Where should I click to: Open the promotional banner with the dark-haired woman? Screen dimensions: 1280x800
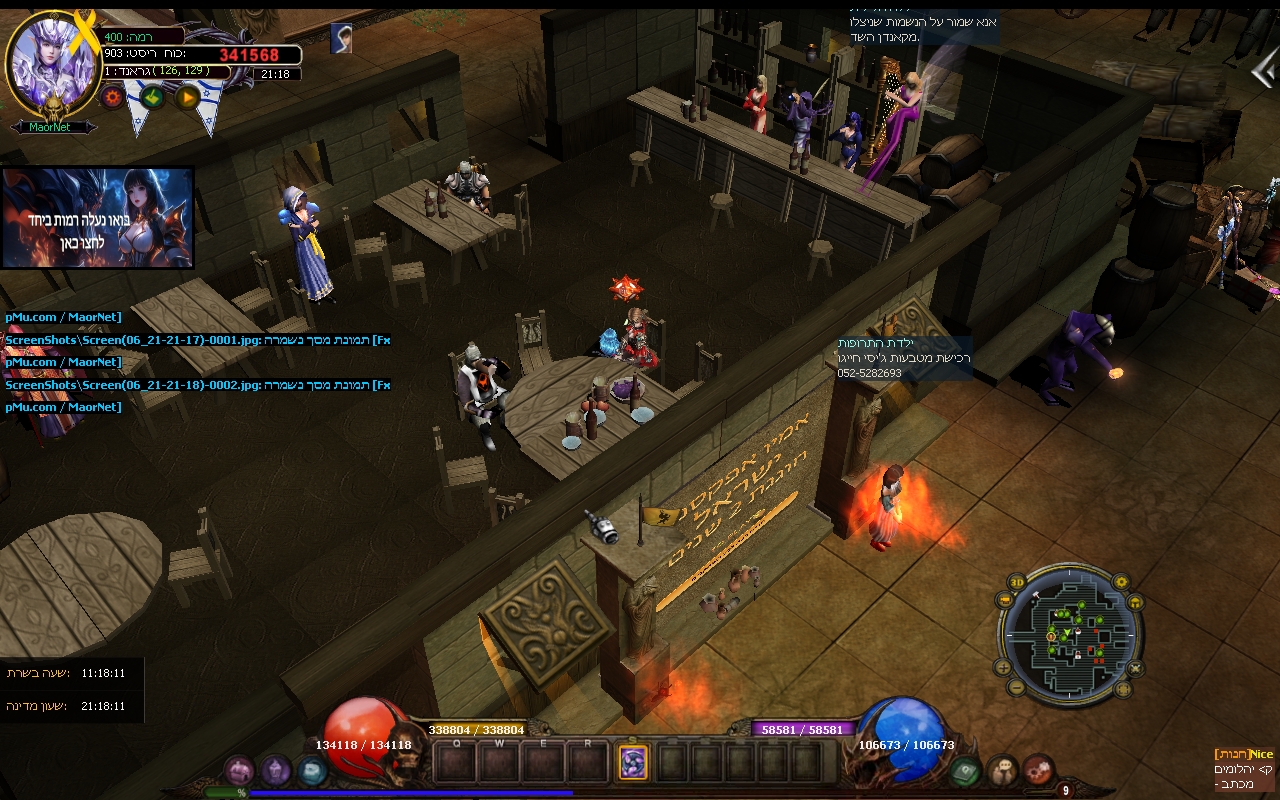point(98,218)
